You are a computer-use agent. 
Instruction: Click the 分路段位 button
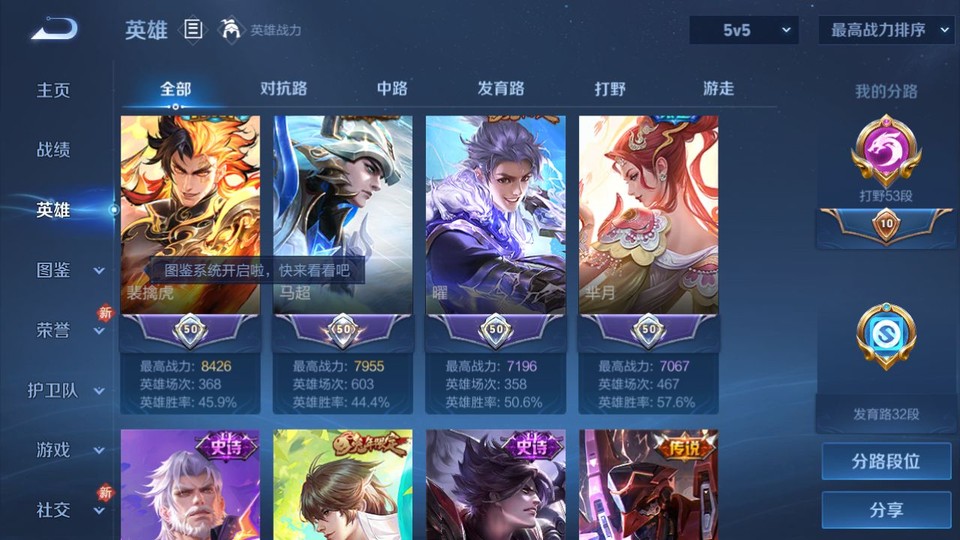pyautogui.click(x=886, y=462)
